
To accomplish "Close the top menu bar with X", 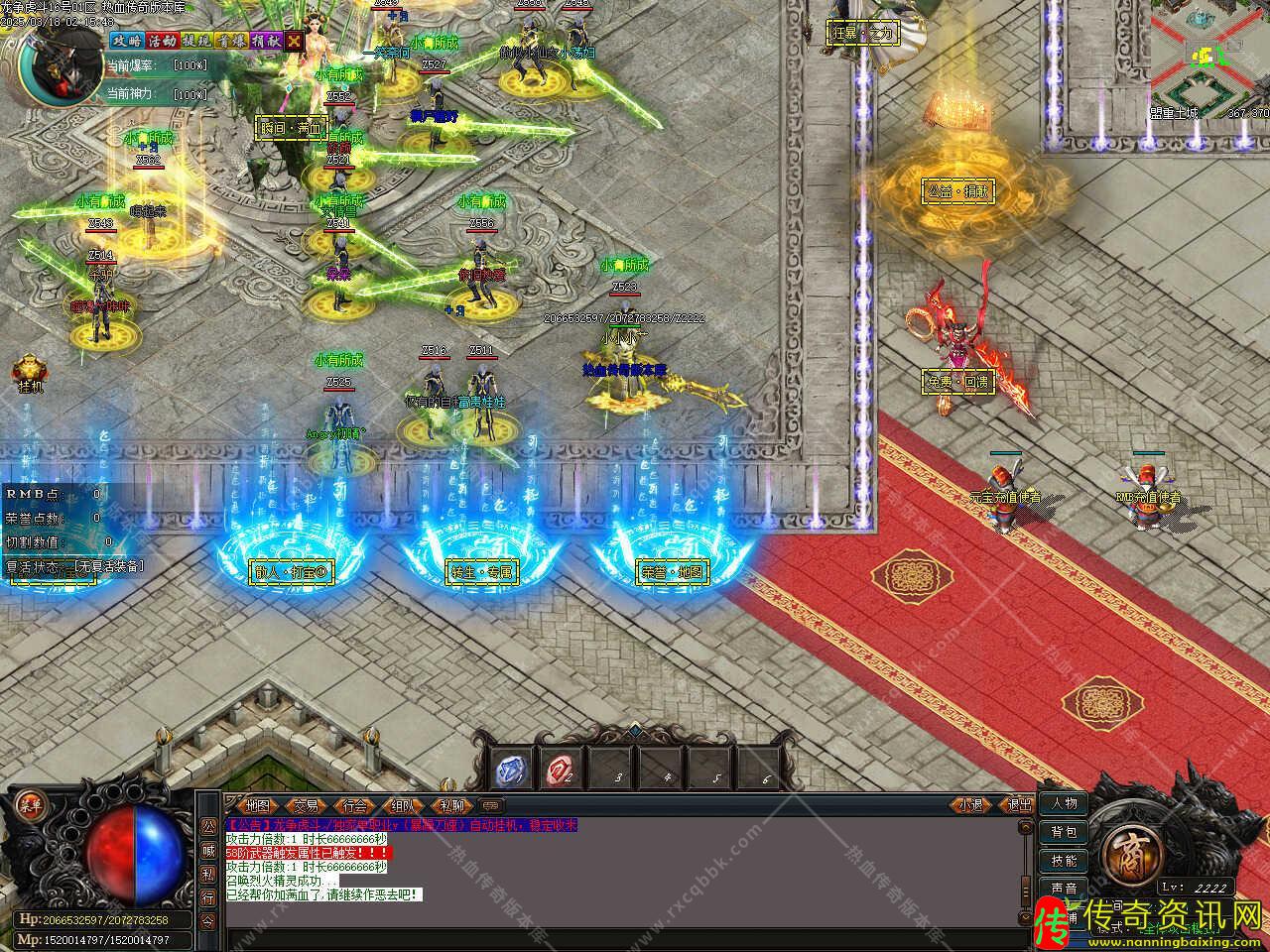I will [x=295, y=41].
